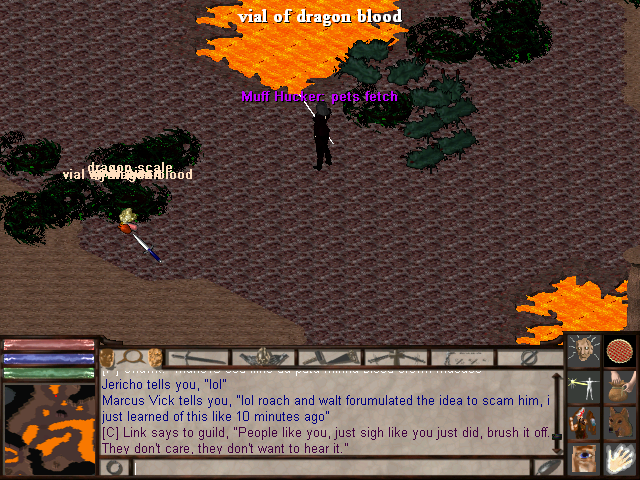Click the eye look icon
This screenshot has width=640, height=480.
click(583, 458)
